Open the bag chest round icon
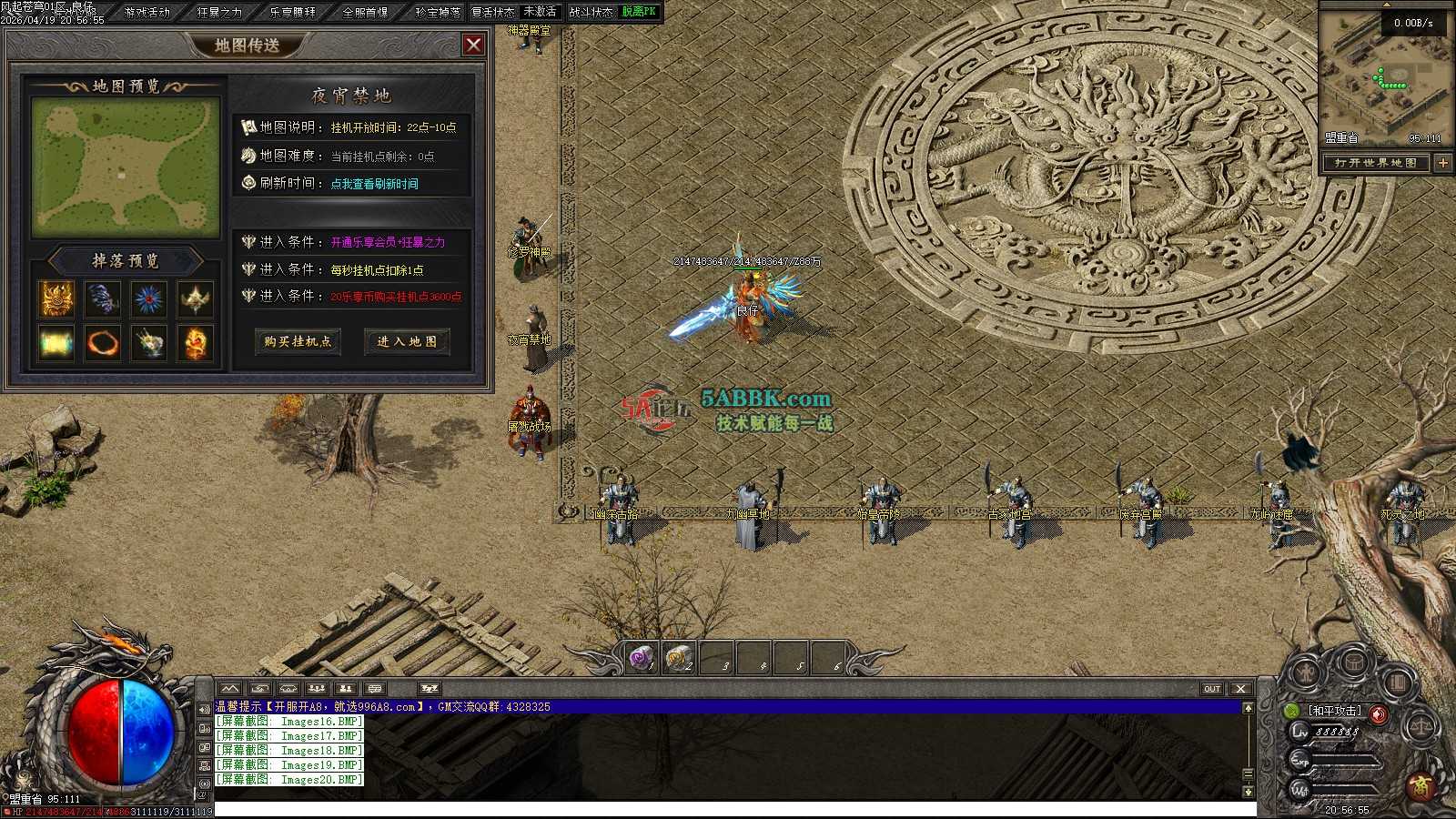Viewport: 1456px width, 819px height. [x=1353, y=663]
